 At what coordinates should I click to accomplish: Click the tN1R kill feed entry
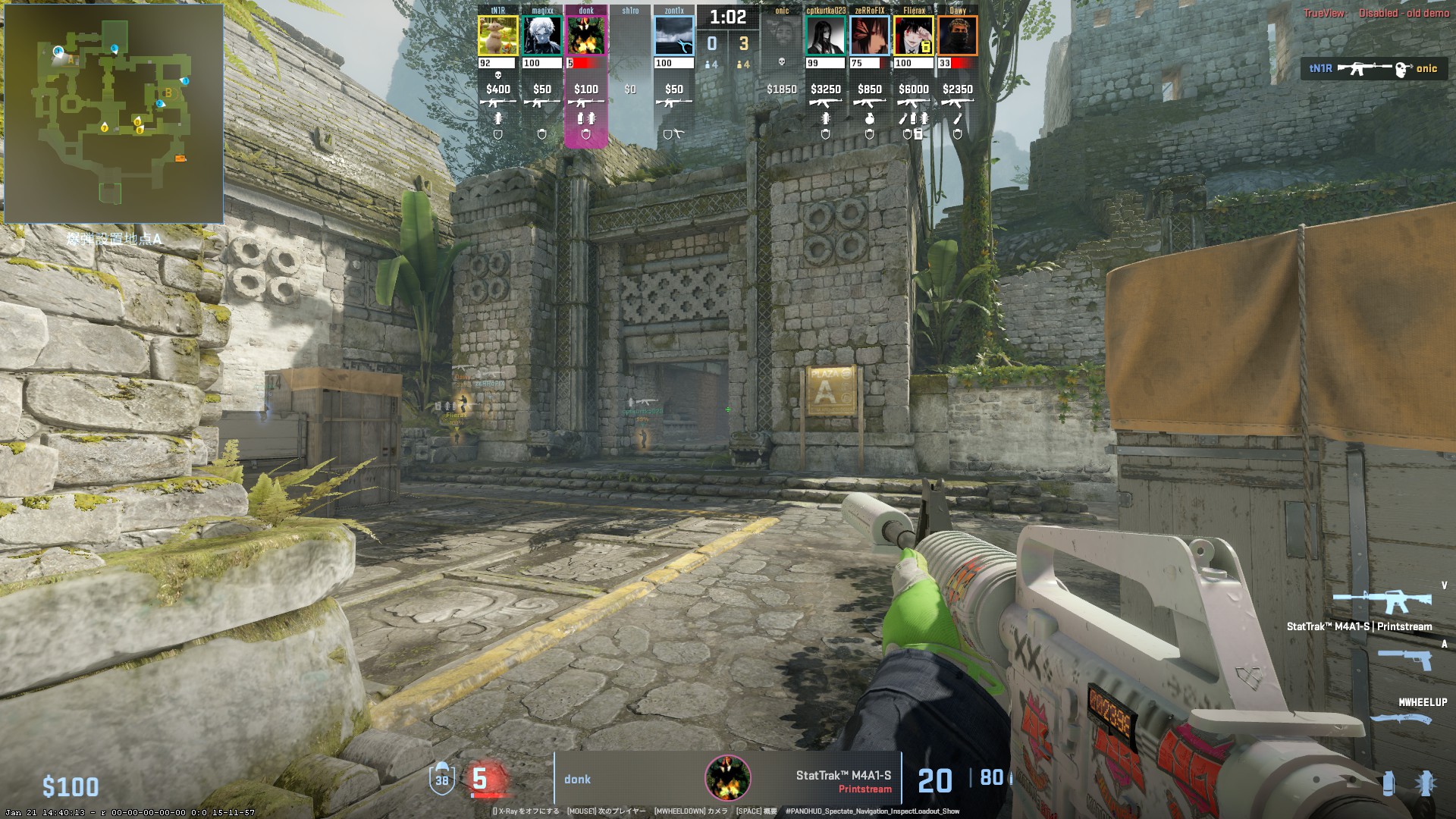point(1373,69)
